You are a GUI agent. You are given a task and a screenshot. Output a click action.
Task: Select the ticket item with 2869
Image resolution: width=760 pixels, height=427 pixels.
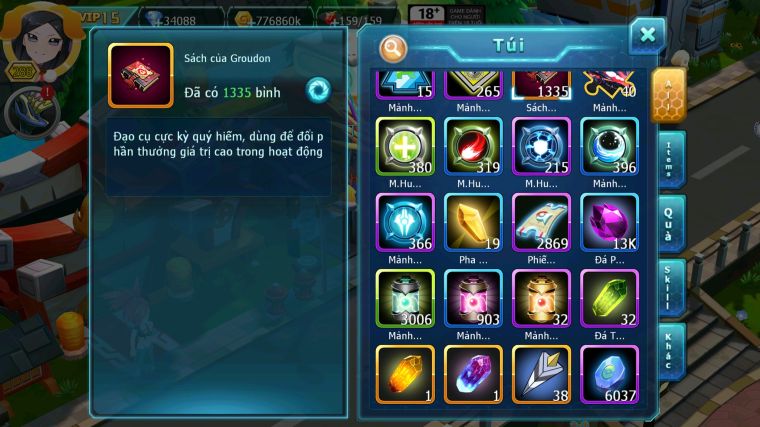(541, 222)
